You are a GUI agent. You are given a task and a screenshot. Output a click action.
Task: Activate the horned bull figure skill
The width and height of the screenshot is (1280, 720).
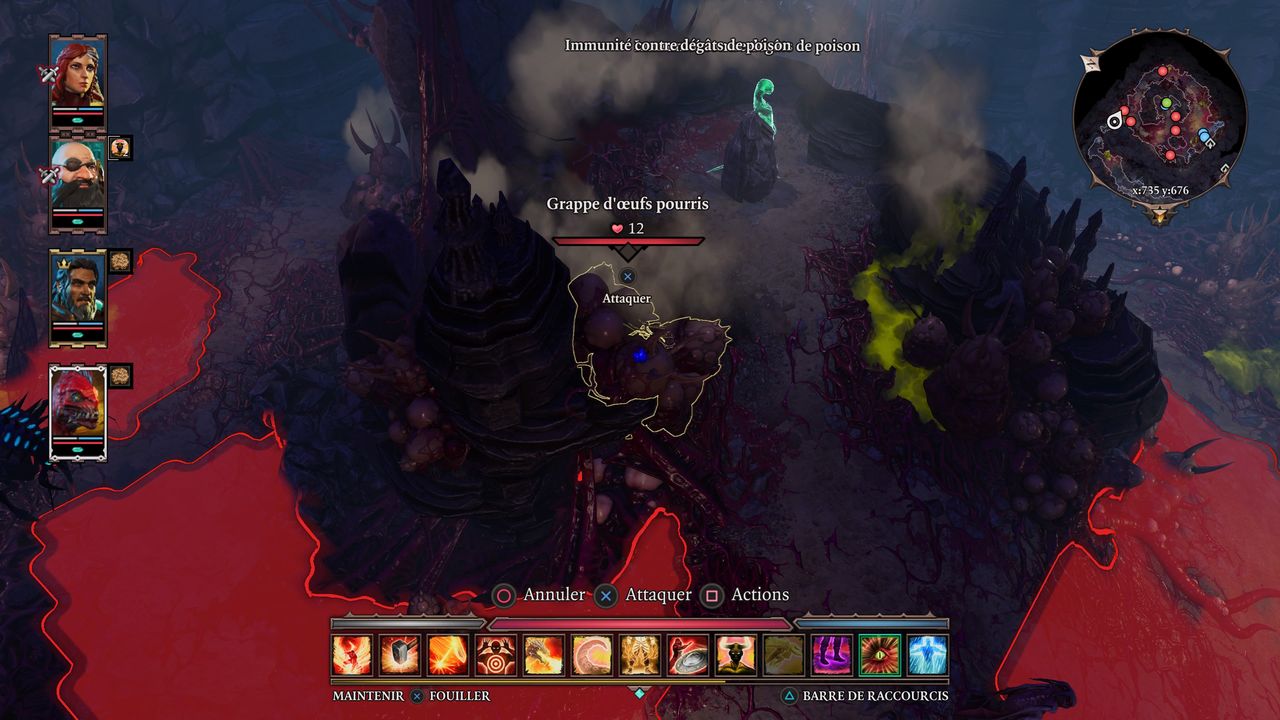736,655
